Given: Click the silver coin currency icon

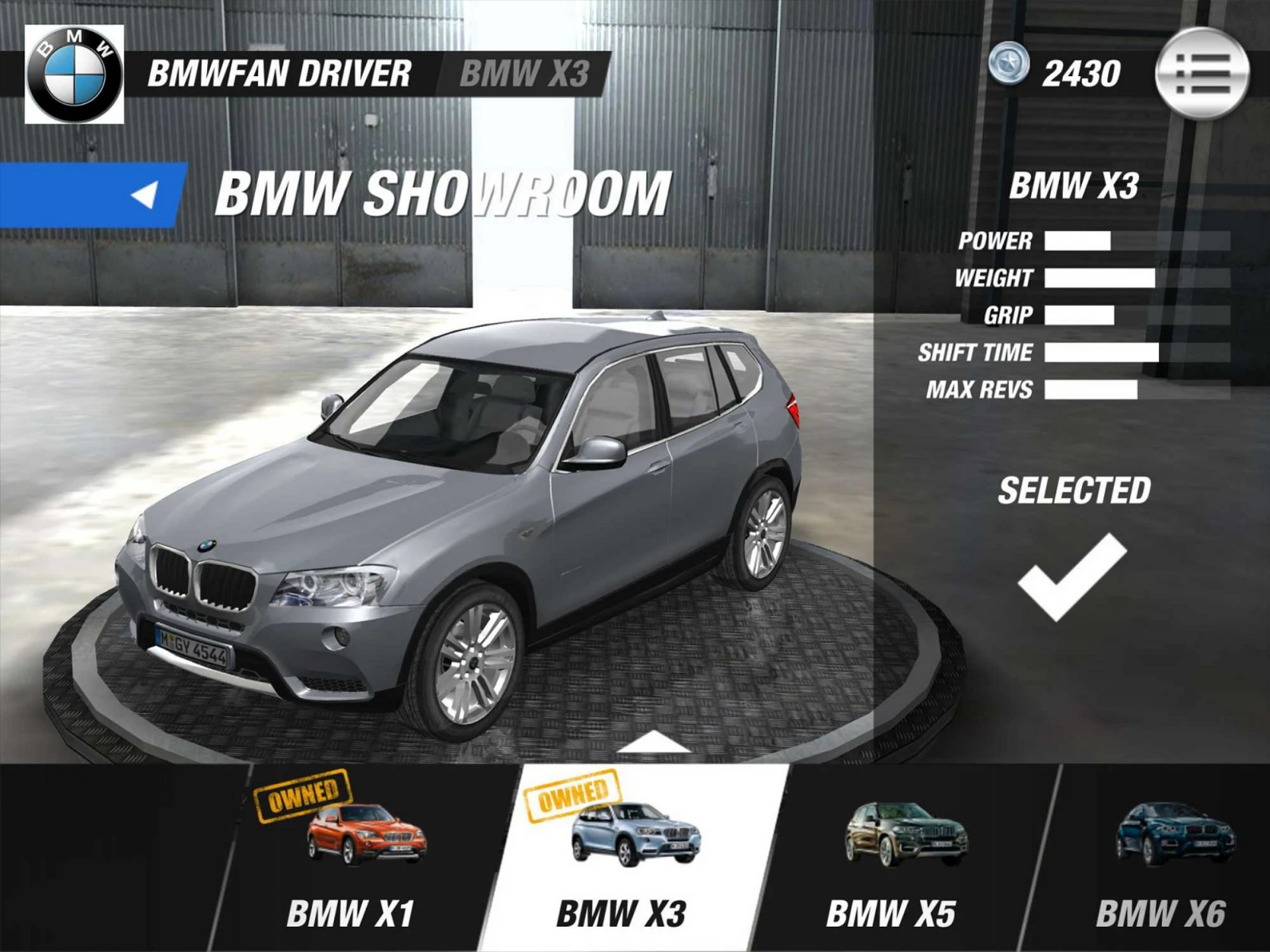Looking at the screenshot, I should pos(1009,64).
